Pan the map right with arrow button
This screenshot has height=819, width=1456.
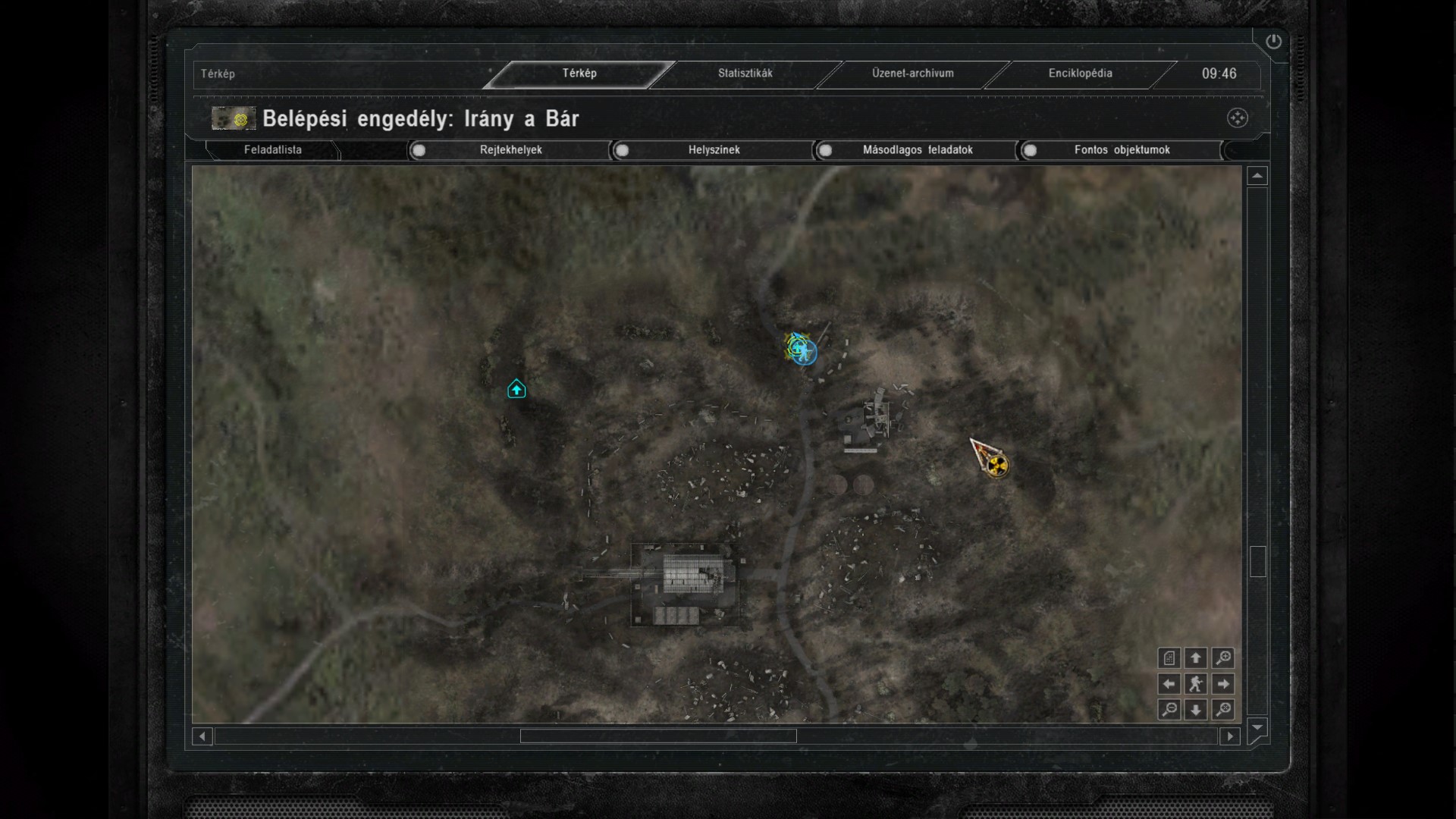click(1223, 684)
